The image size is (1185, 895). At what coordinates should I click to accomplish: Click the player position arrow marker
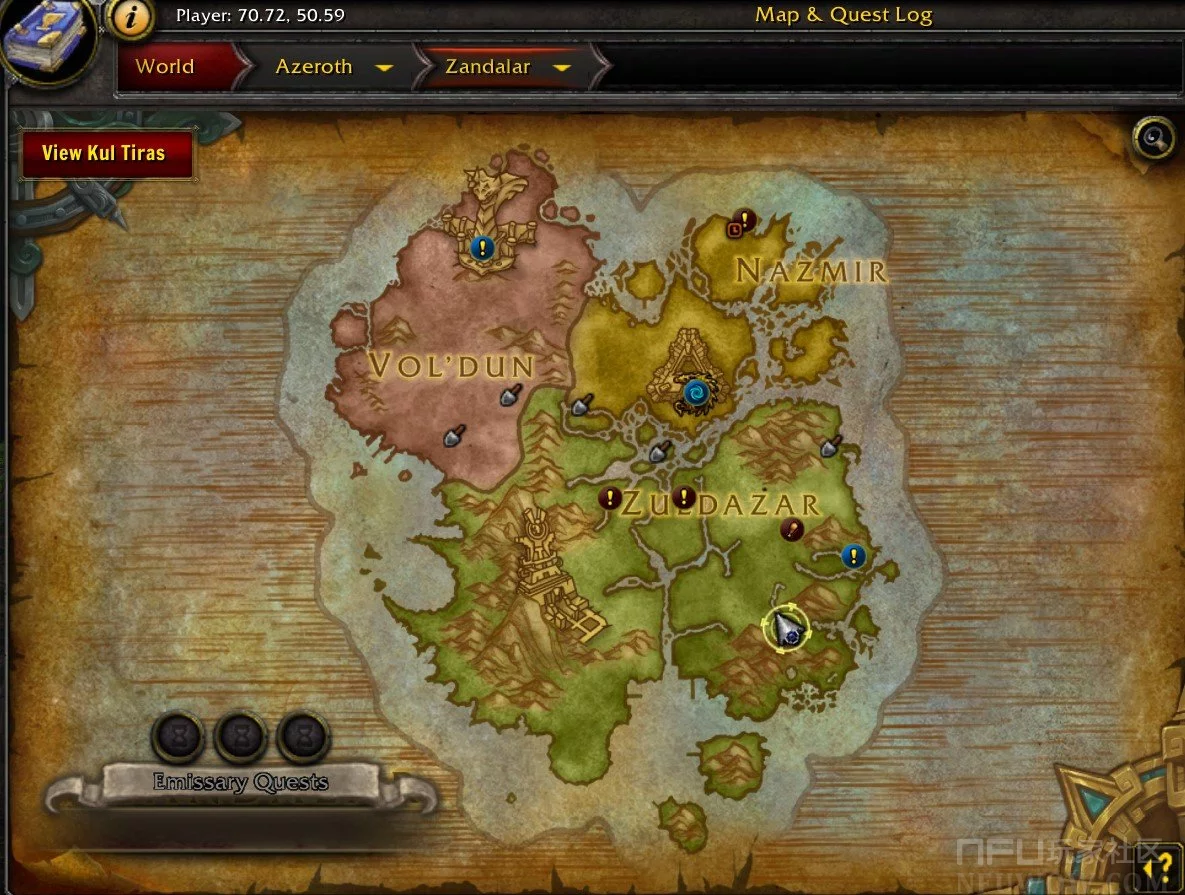point(788,628)
